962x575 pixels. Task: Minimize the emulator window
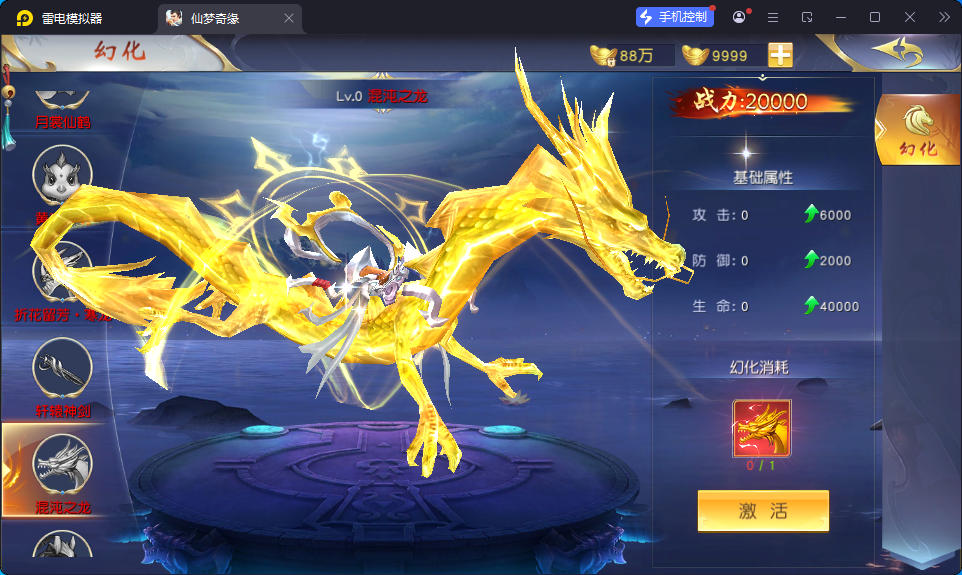[840, 17]
